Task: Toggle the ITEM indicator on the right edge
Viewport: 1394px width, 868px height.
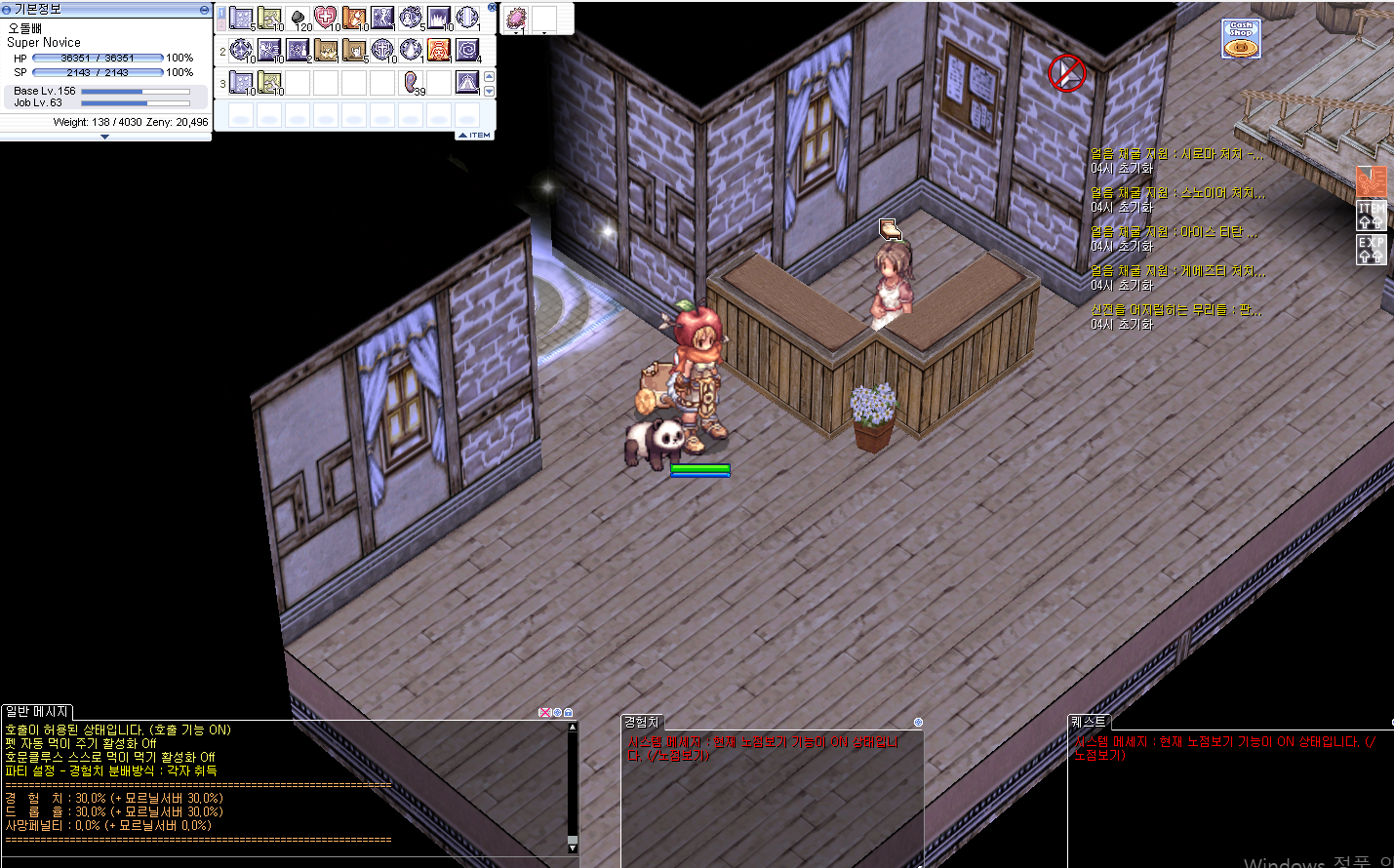Action: coord(1371,216)
